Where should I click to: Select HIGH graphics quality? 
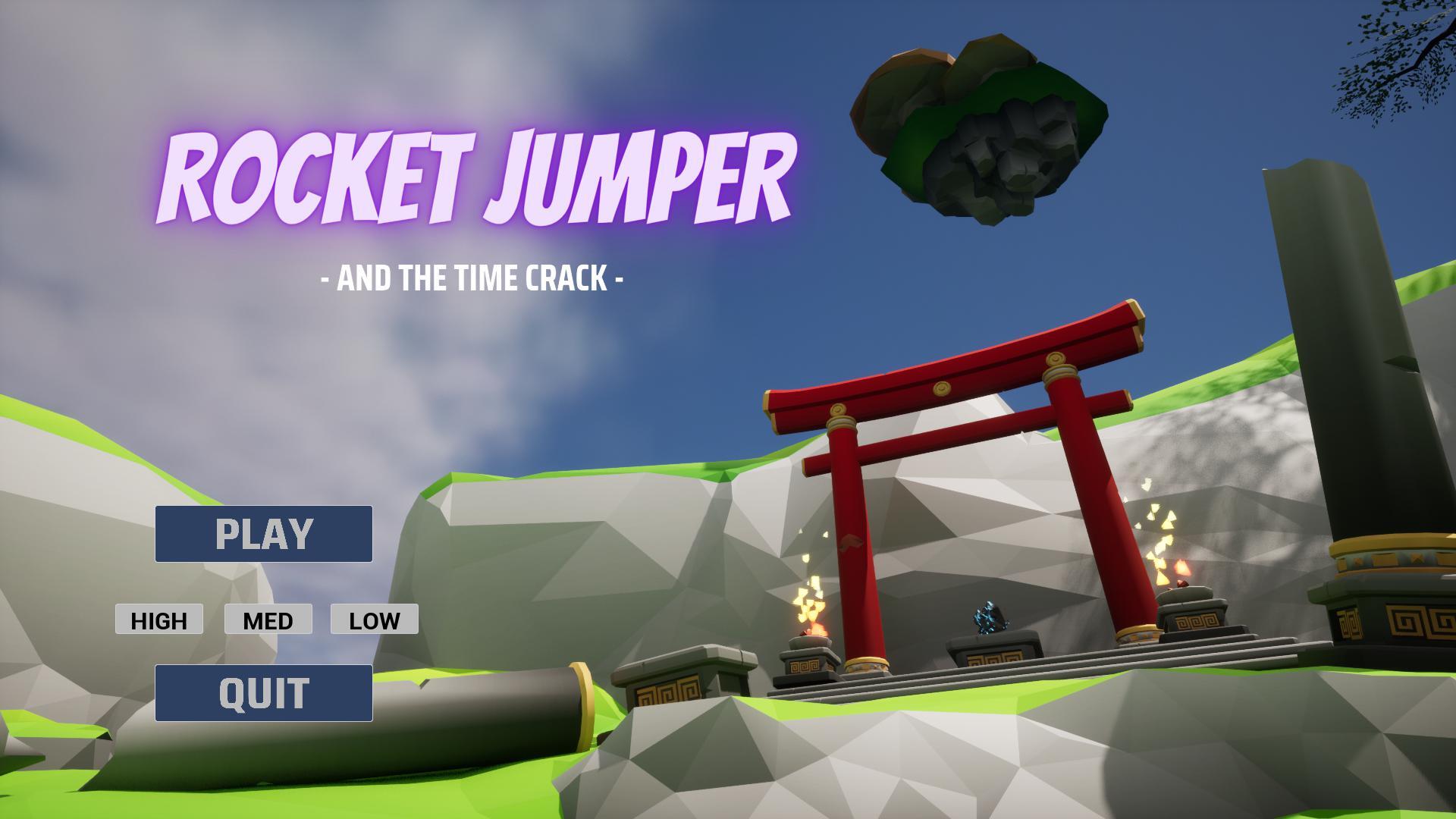click(158, 620)
